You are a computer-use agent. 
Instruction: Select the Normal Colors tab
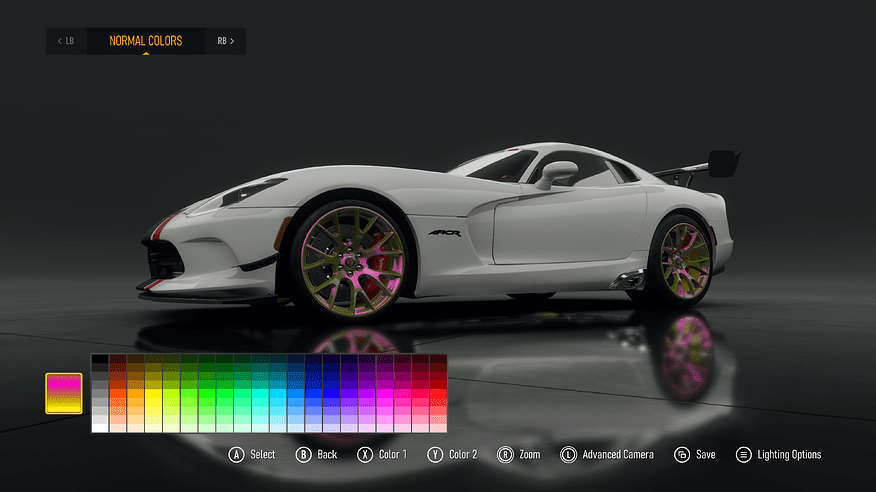pyautogui.click(x=146, y=41)
